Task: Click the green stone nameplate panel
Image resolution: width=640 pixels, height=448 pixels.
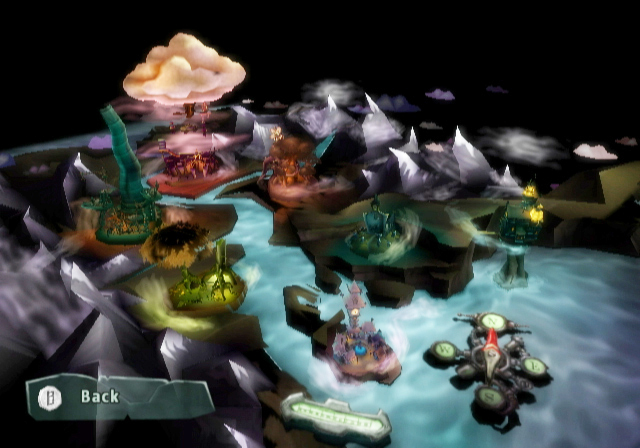Action: coord(335,415)
